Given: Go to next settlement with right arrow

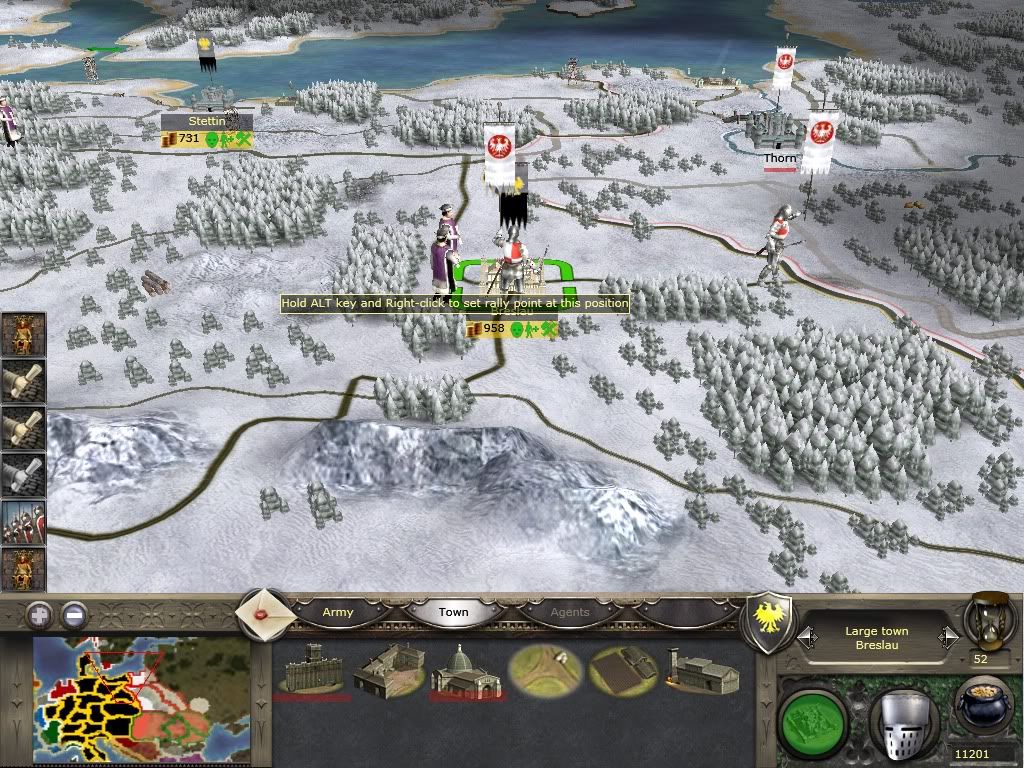Looking at the screenshot, I should click(946, 636).
